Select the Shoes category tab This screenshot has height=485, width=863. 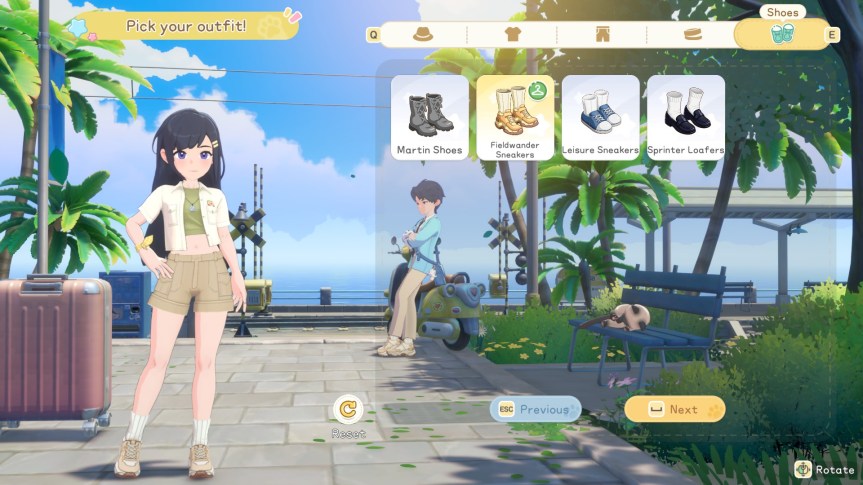[782, 34]
